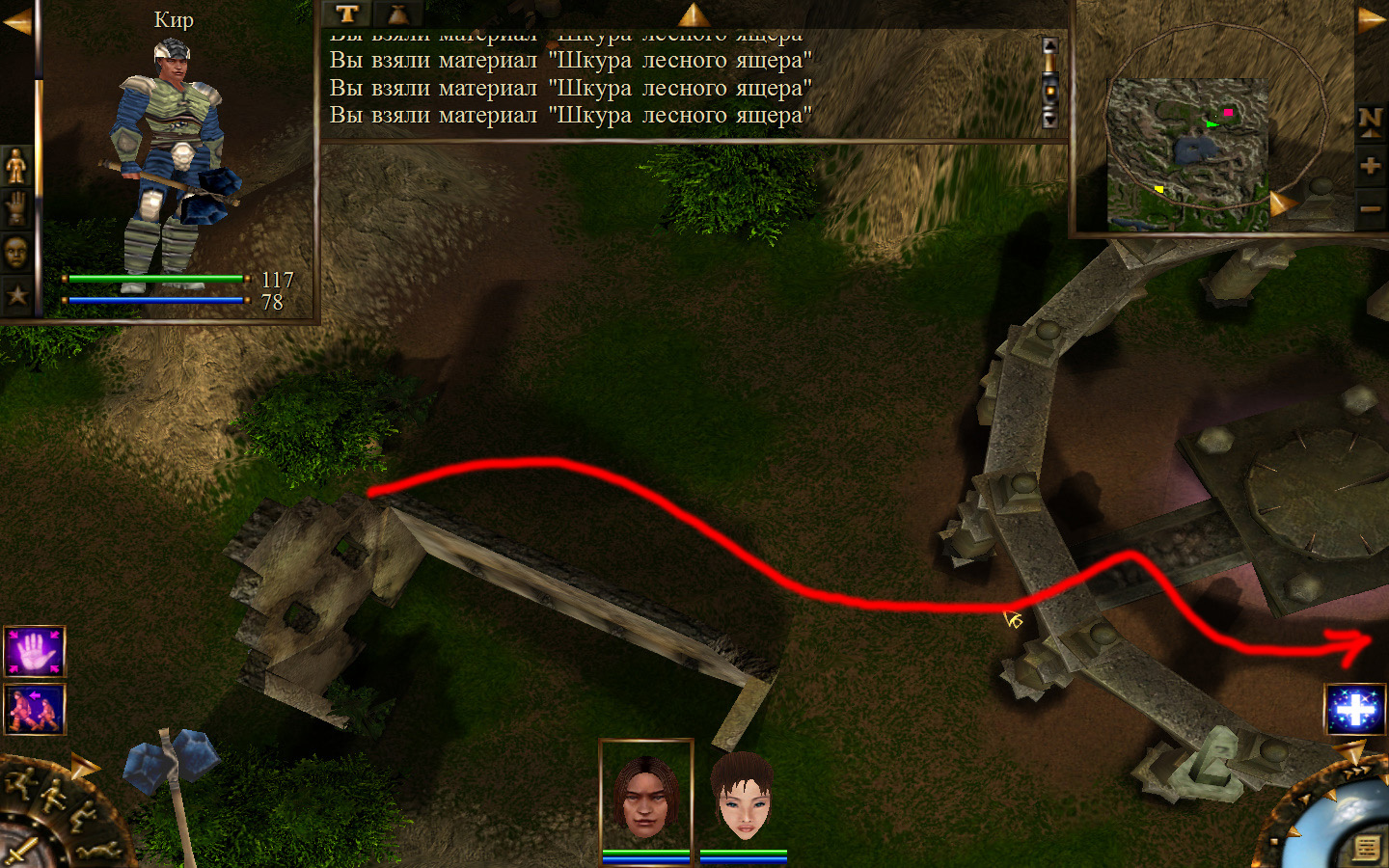Orient map north with the N button
The height and width of the screenshot is (868, 1389).
[1370, 121]
